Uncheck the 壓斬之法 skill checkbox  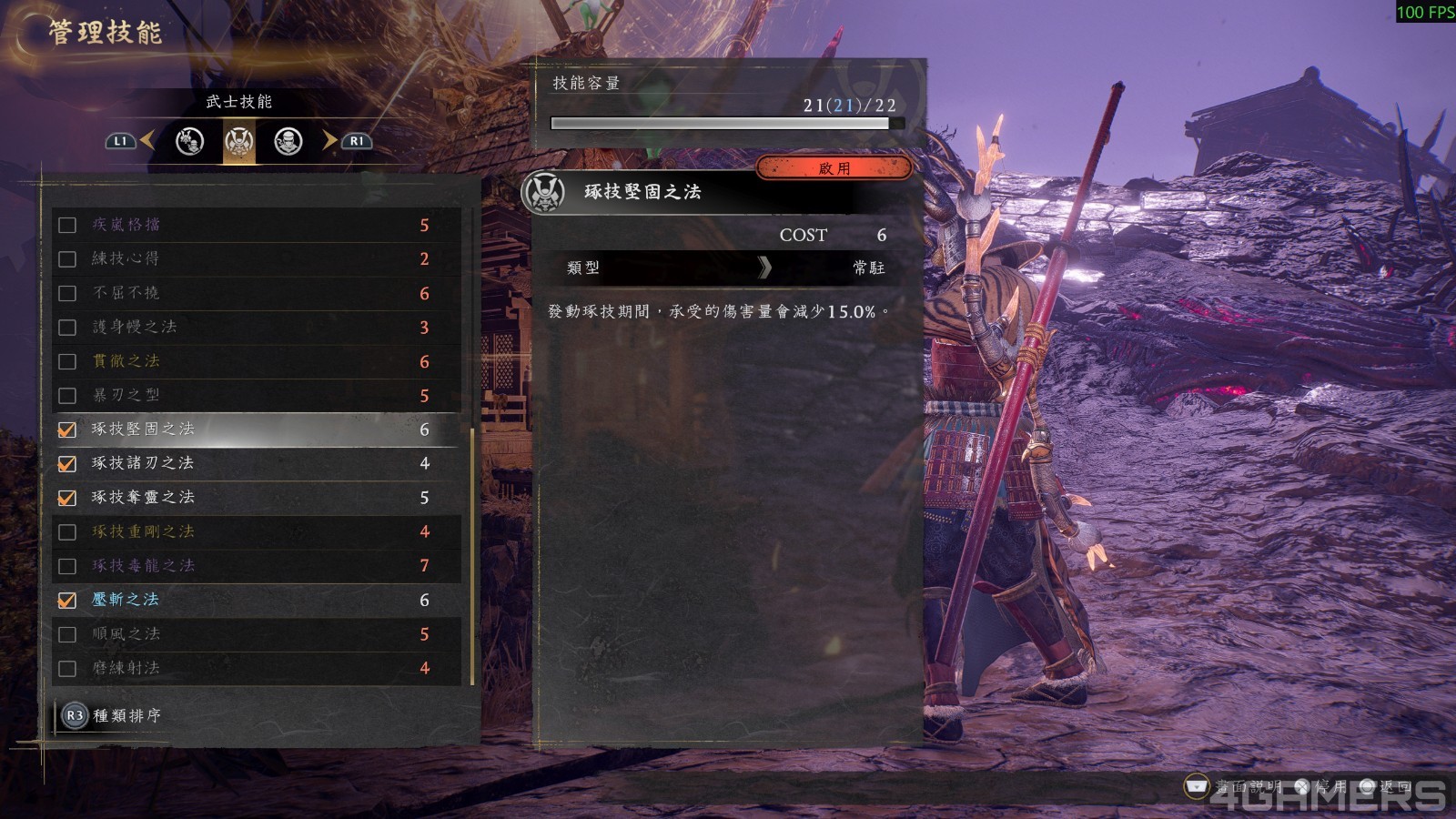[67, 600]
